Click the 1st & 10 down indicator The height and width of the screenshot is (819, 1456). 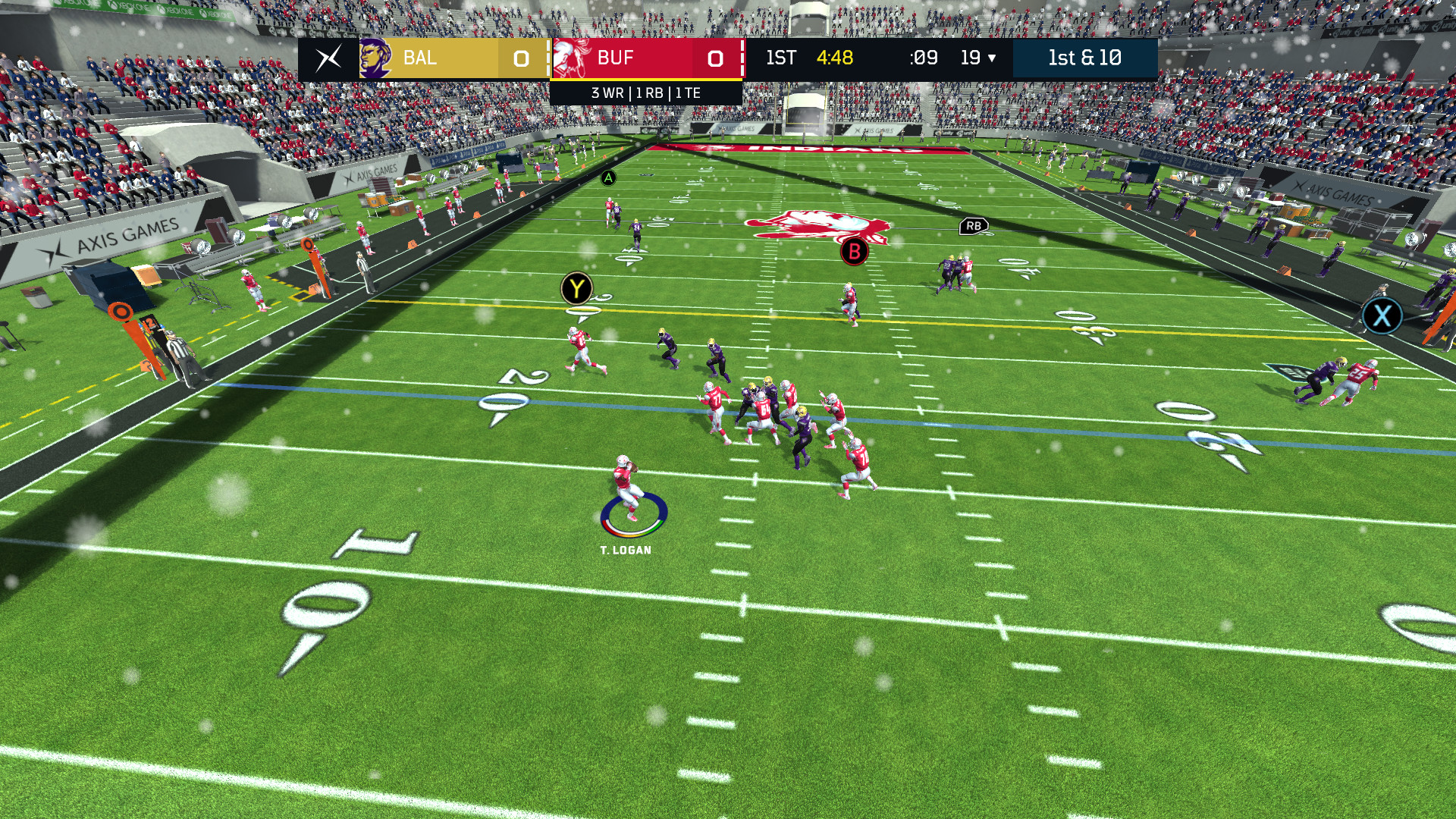coord(1084,58)
